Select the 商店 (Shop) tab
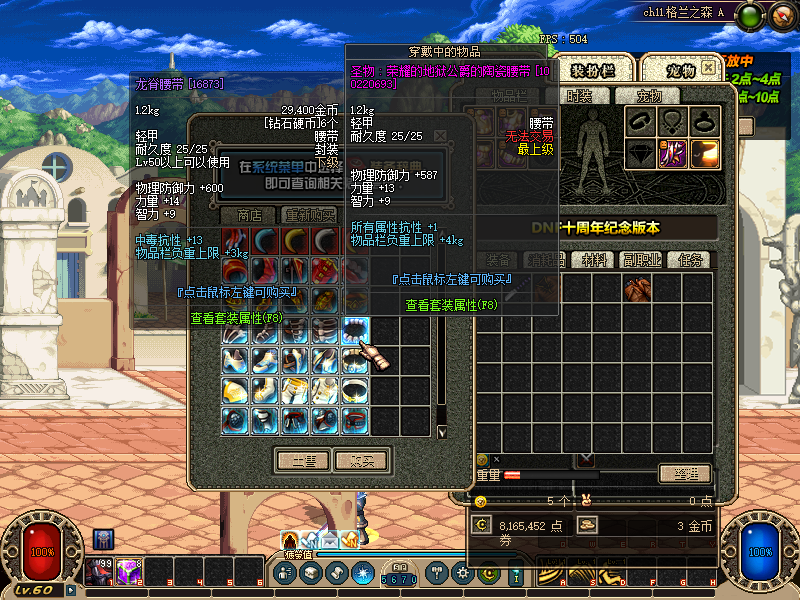Viewport: 800px width, 600px height. (250, 215)
